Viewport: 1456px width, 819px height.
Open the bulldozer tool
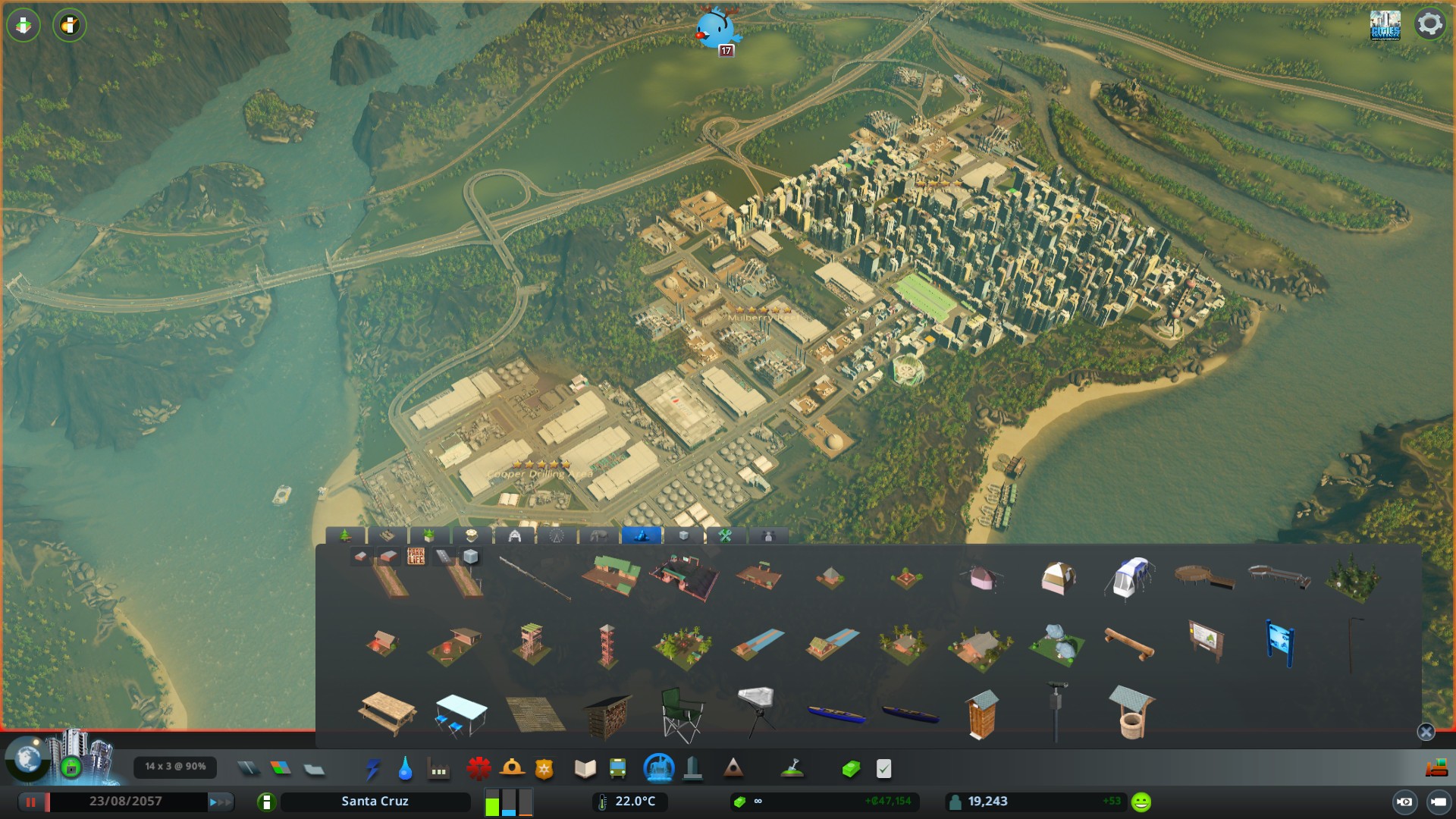(1436, 769)
